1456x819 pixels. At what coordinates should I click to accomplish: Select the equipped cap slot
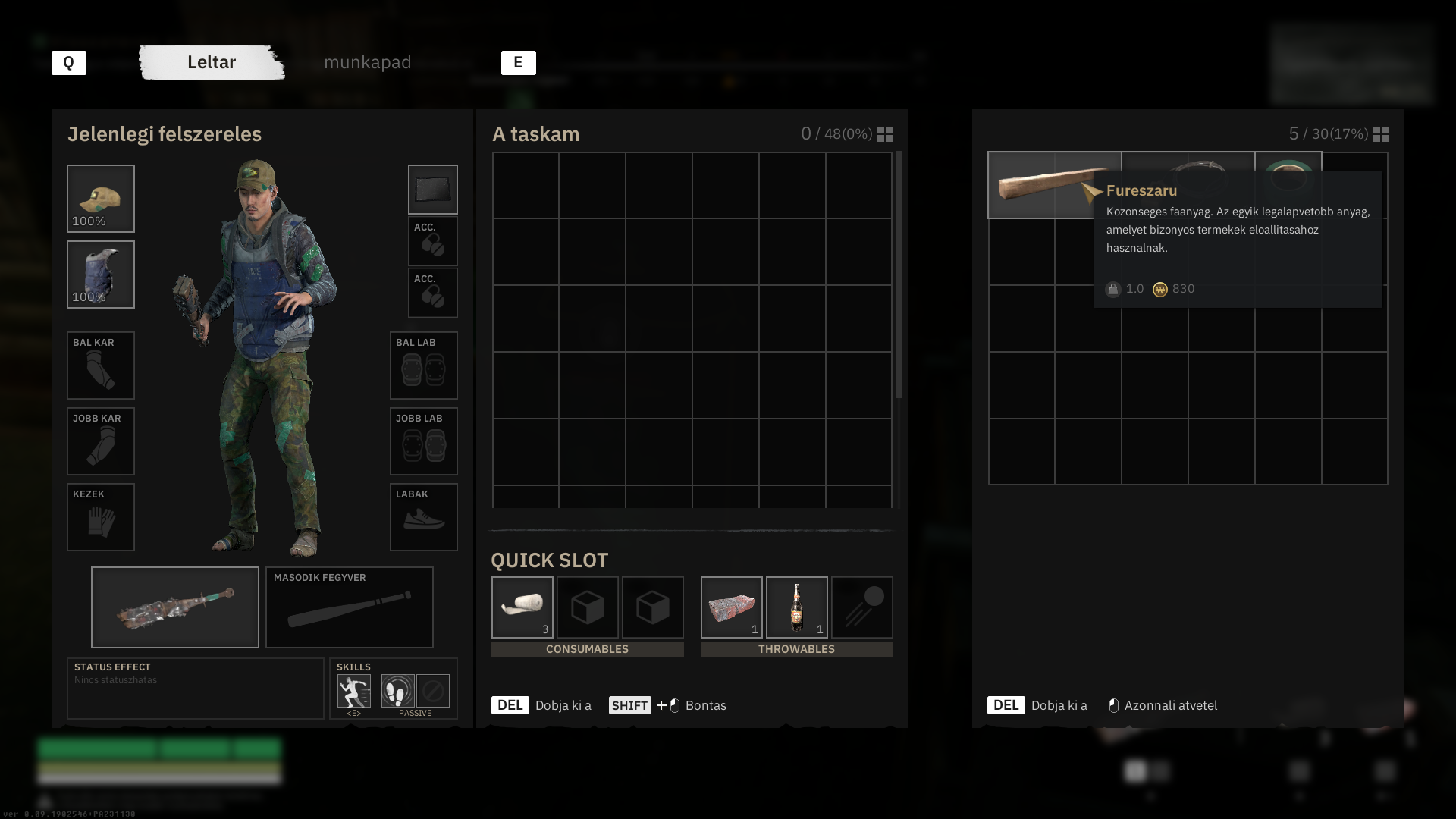coord(101,199)
